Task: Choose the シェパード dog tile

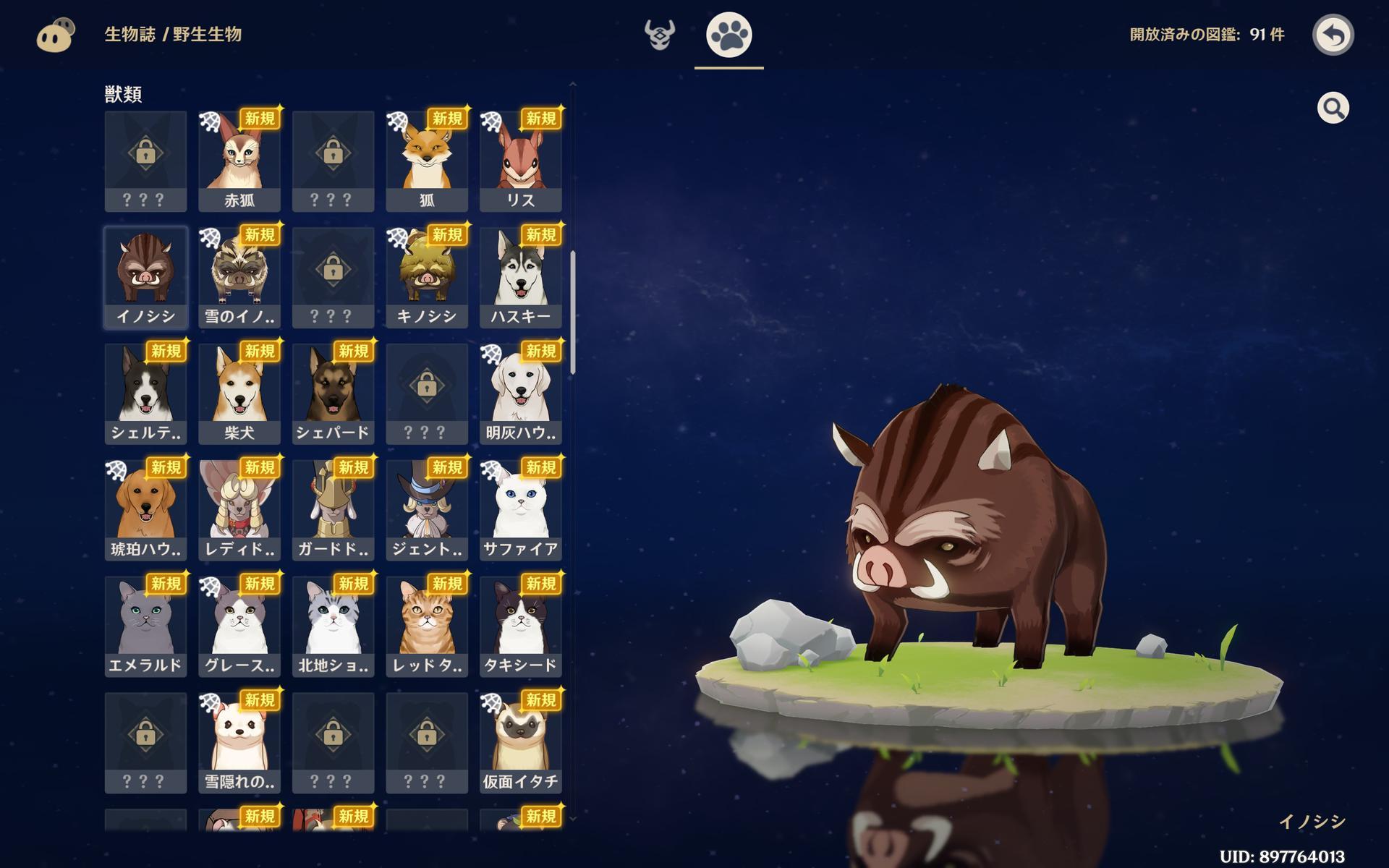Action: click(x=333, y=394)
